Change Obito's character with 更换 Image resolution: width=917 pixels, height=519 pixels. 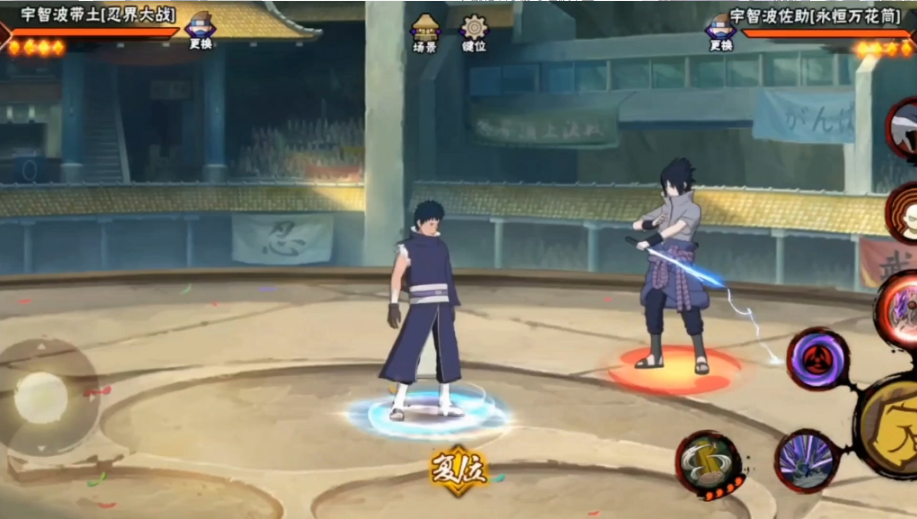click(x=200, y=30)
